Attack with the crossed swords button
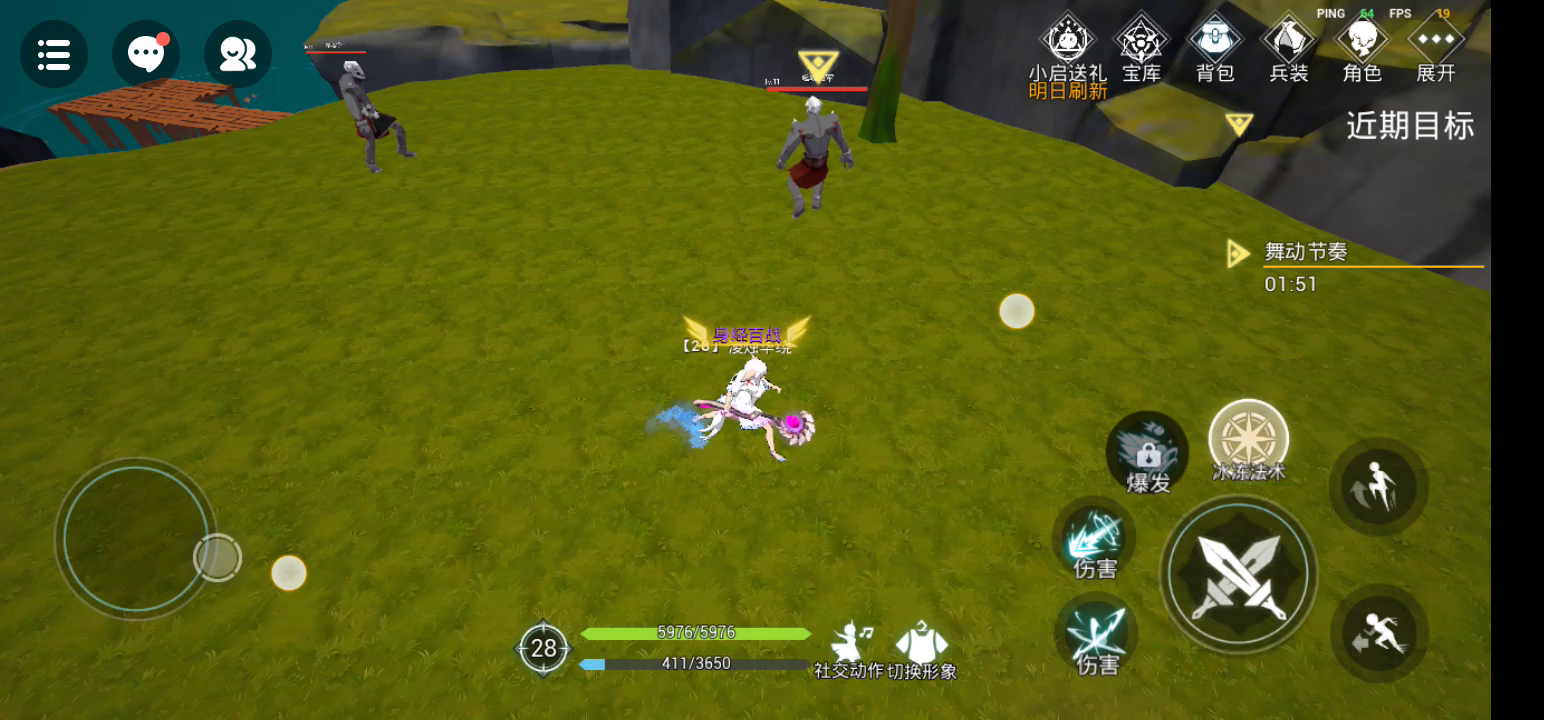The height and width of the screenshot is (720, 1544). pyautogui.click(x=1238, y=575)
